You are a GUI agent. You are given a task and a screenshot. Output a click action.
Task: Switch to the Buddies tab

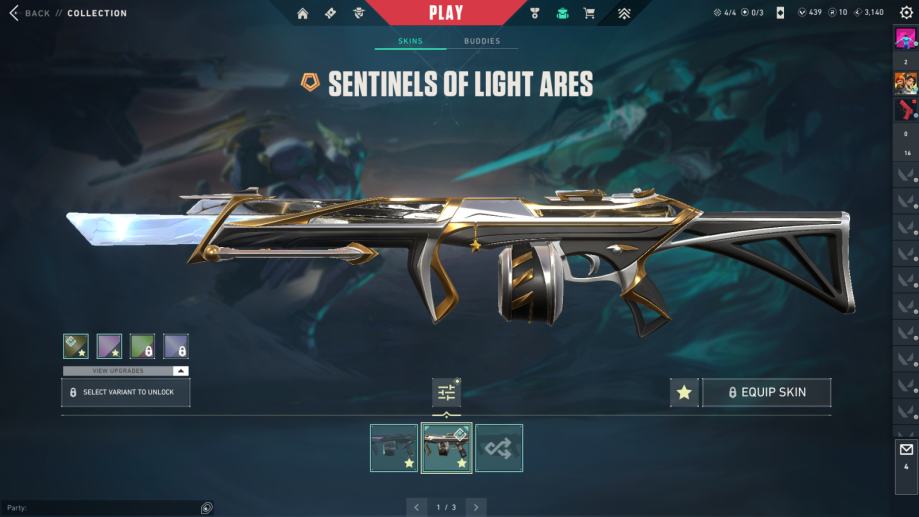pos(482,41)
